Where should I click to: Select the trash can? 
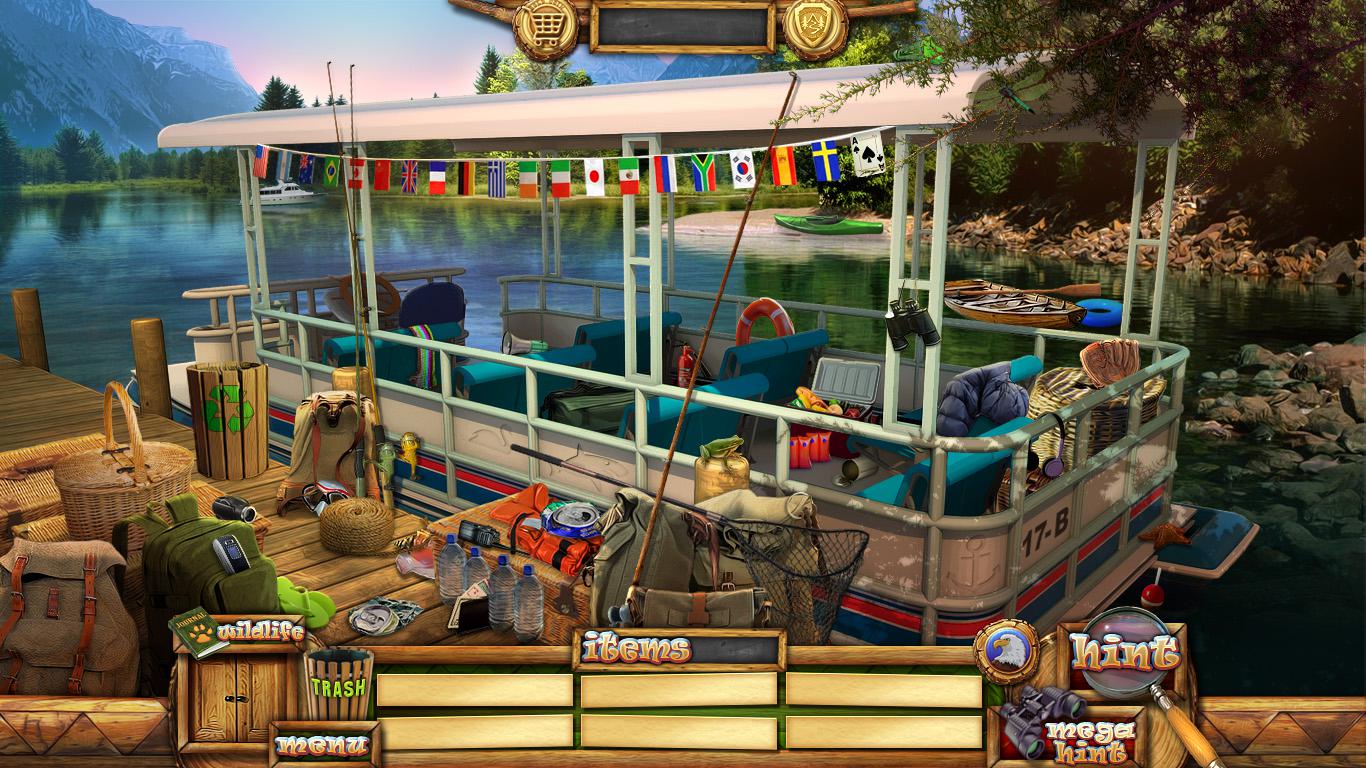pyautogui.click(x=338, y=685)
